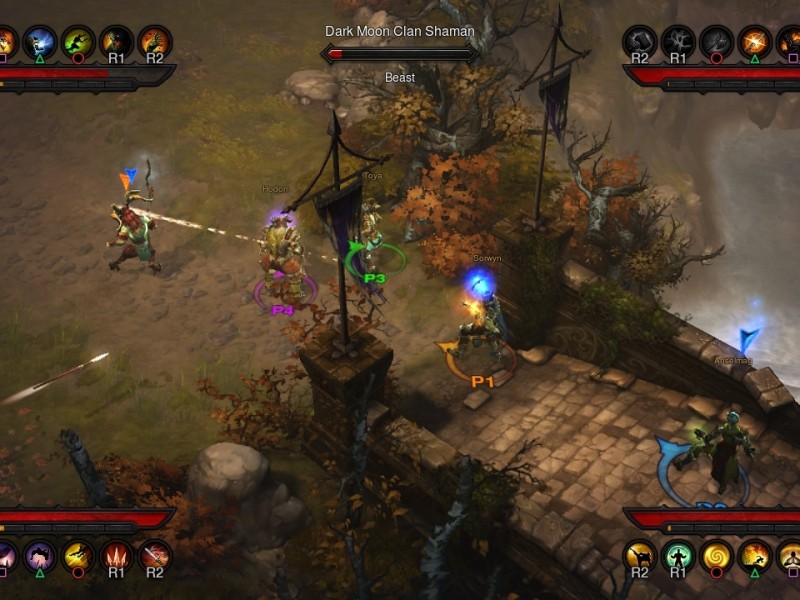This screenshot has width=800, height=600.
Task: Activate the blue spirit skill icon
Action: click(x=40, y=41)
